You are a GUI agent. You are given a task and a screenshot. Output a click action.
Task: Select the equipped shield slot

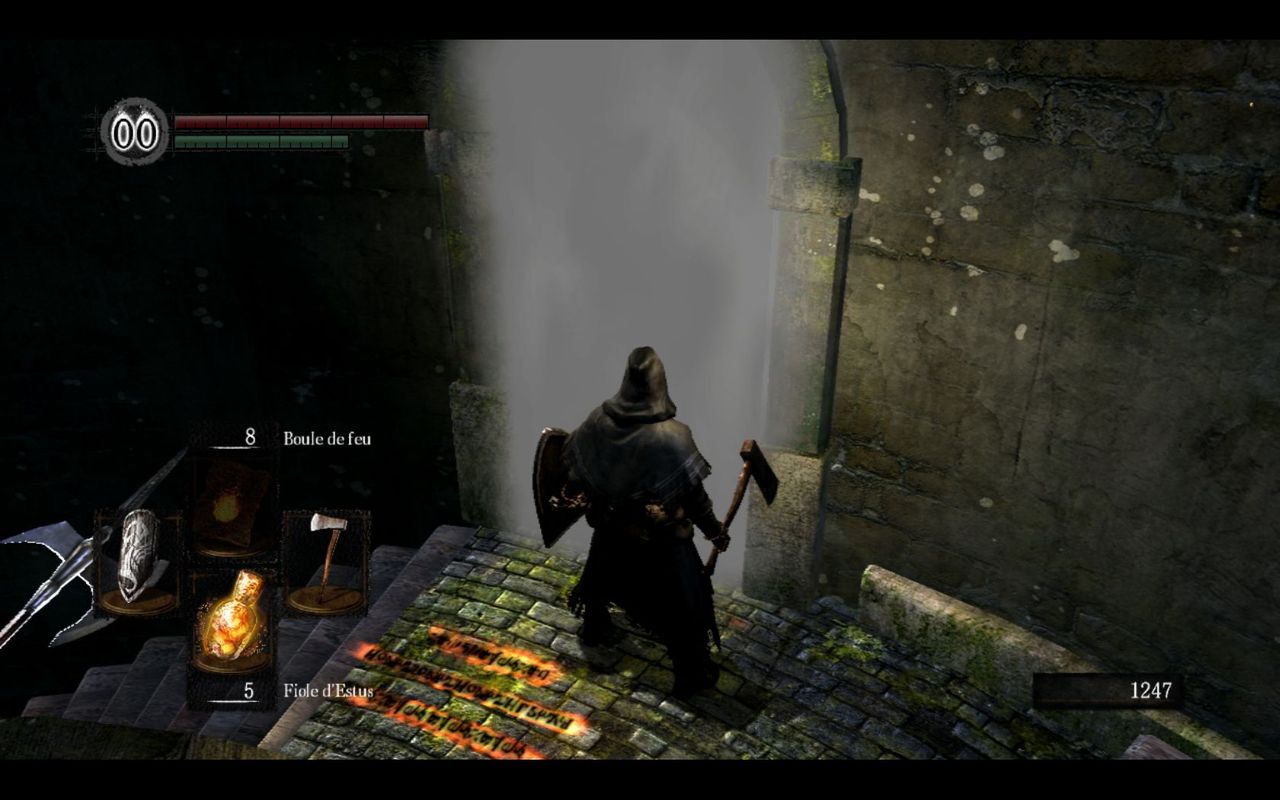click(138, 562)
